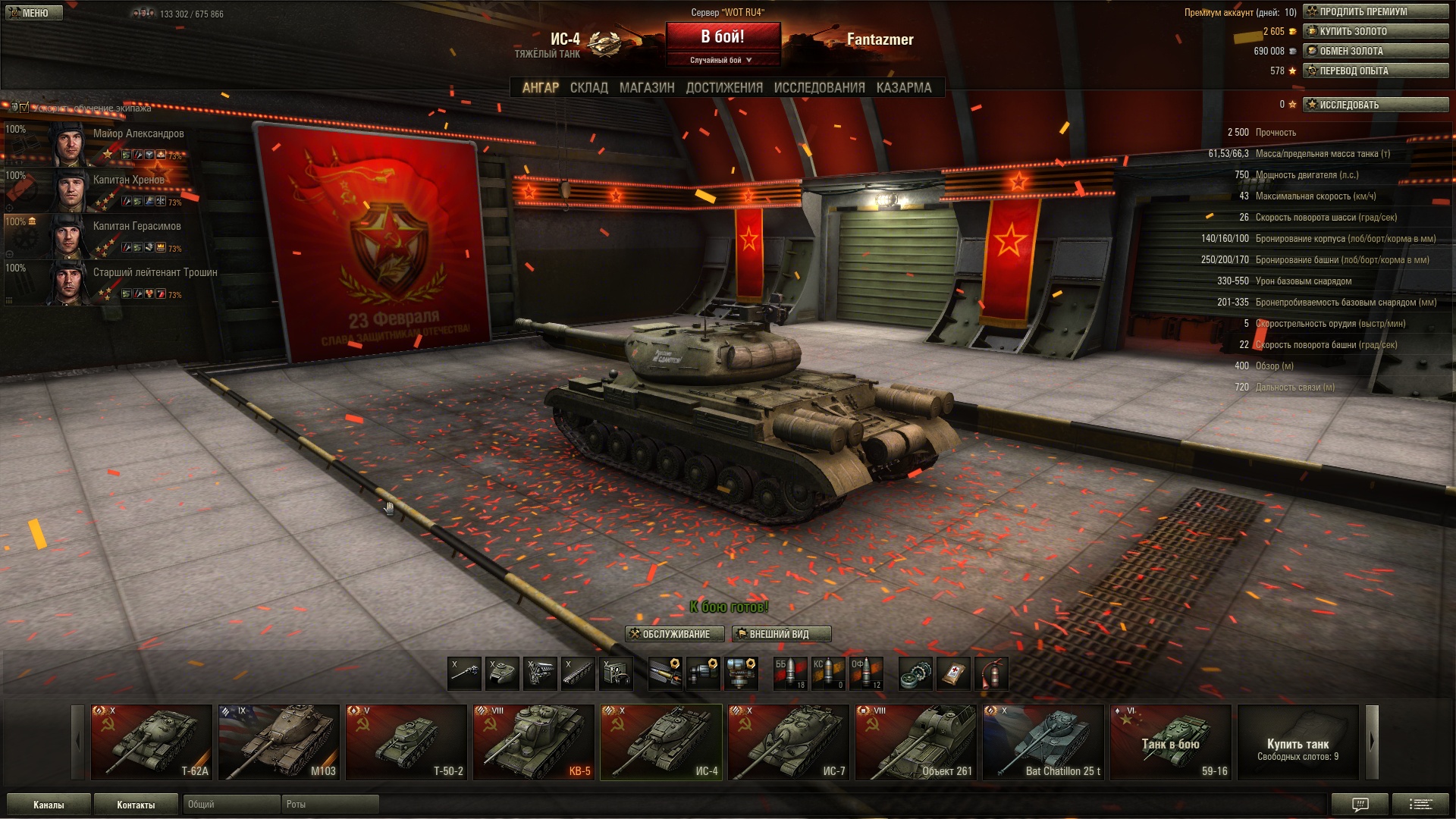Image resolution: width=1456 pixels, height=819 pixels.
Task: Open the КАЗАРМА tab
Action: (903, 88)
